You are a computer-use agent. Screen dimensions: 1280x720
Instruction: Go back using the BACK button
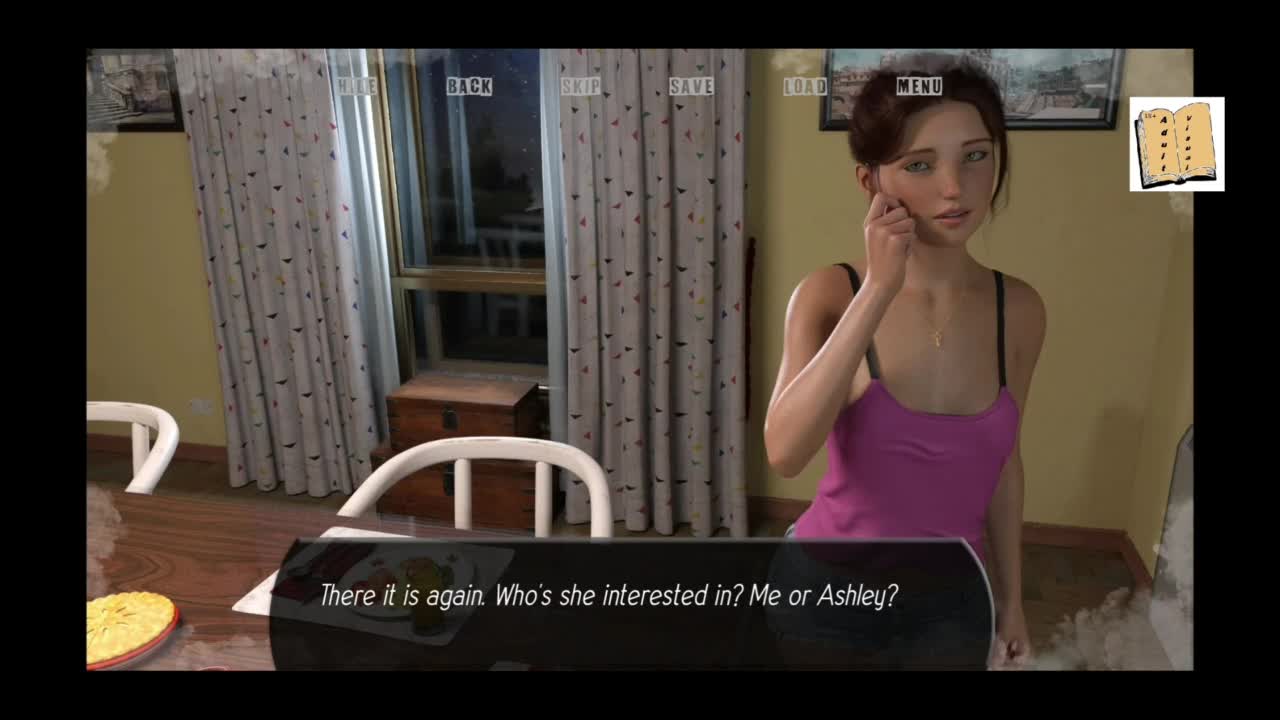(x=468, y=87)
